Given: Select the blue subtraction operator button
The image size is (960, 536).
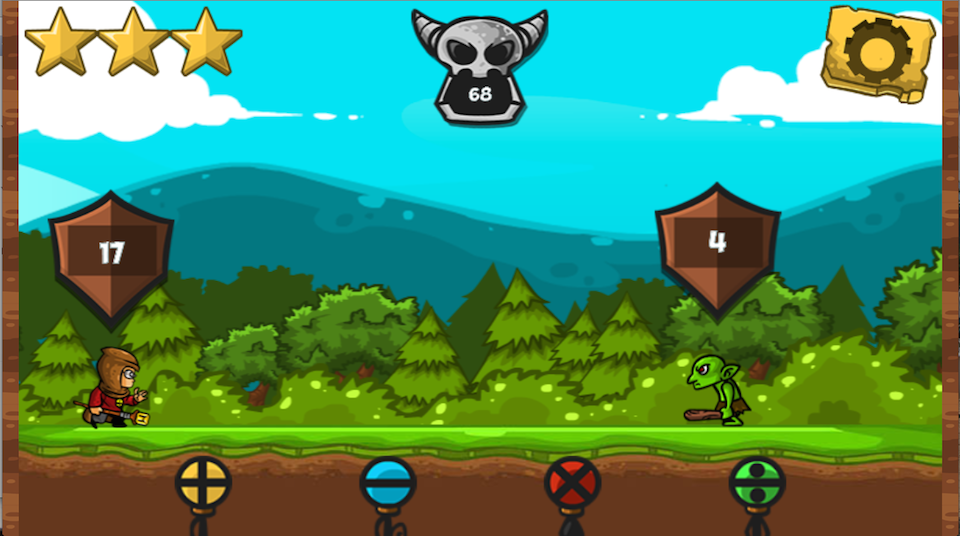Looking at the screenshot, I should (388, 484).
